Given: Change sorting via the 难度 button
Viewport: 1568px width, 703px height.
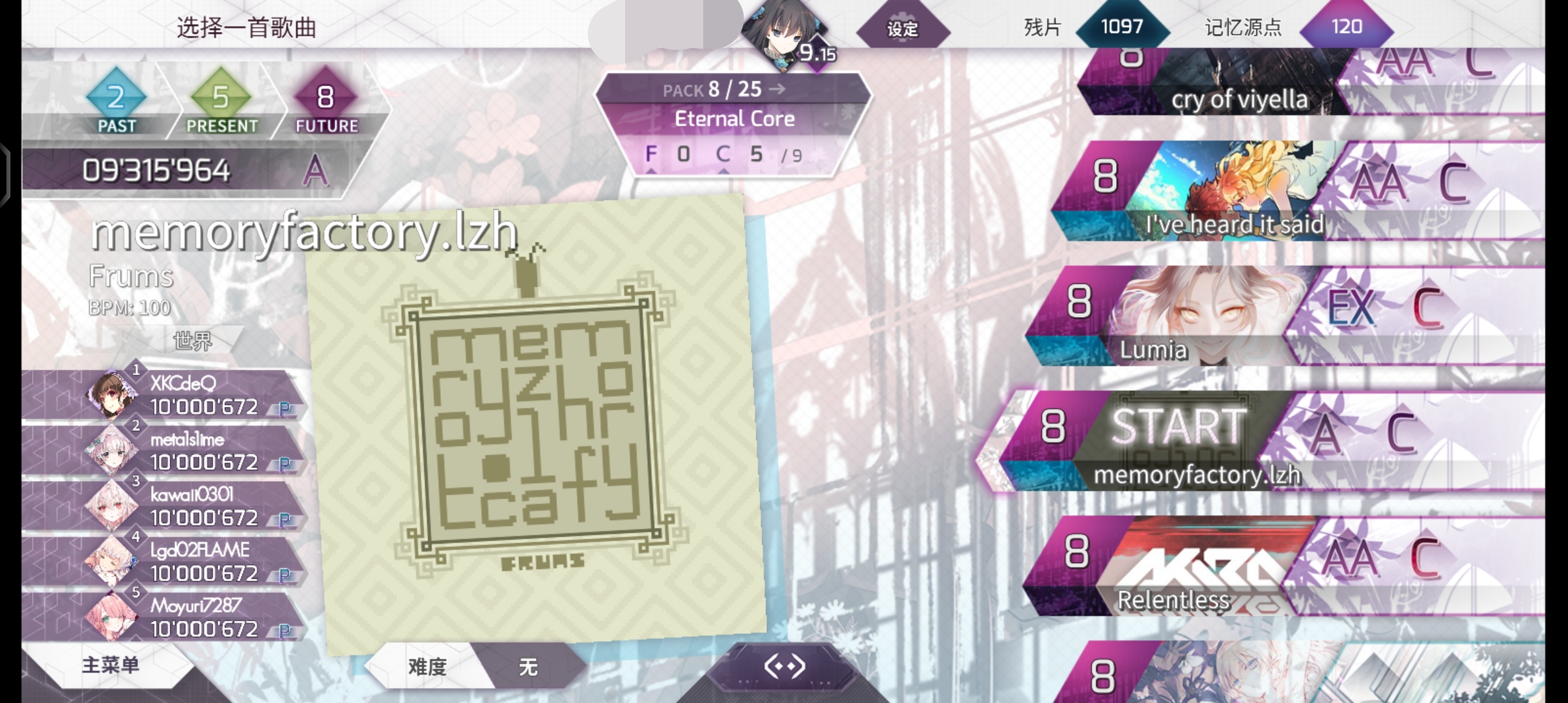Looking at the screenshot, I should click(x=427, y=667).
